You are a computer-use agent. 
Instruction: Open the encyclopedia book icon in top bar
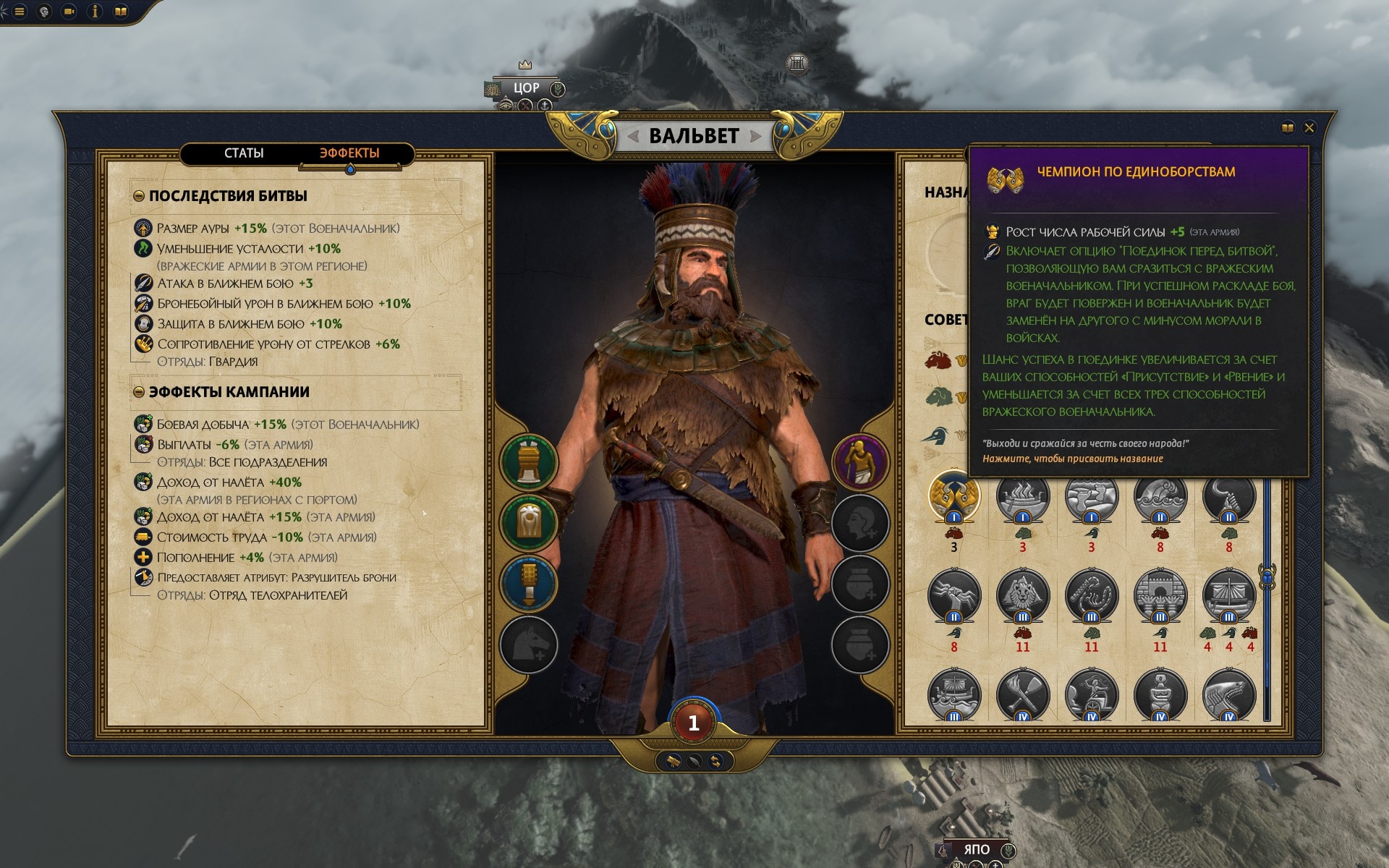pyautogui.click(x=121, y=12)
